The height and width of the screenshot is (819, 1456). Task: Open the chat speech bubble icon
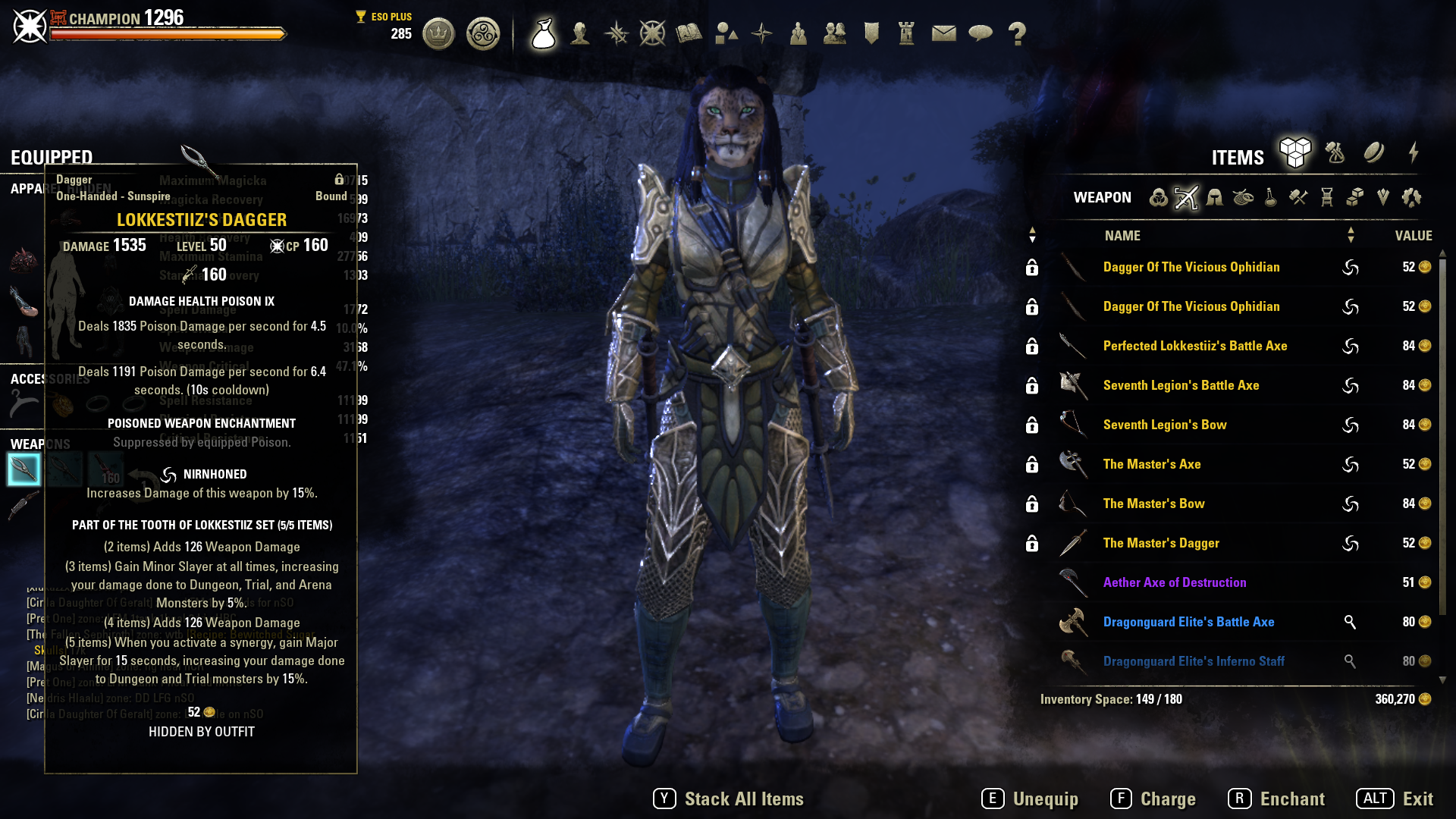pos(982,33)
